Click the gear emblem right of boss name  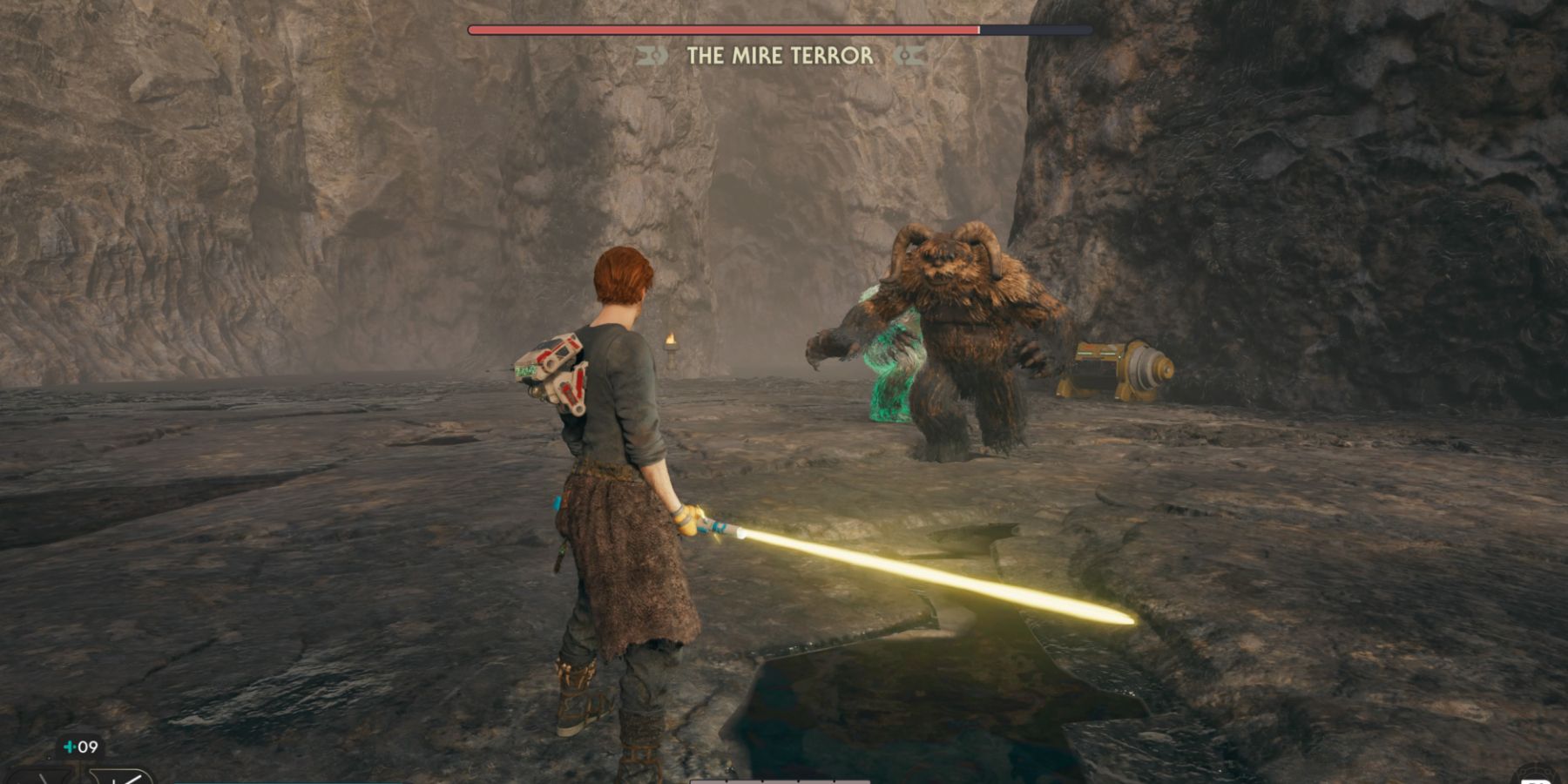906,56
